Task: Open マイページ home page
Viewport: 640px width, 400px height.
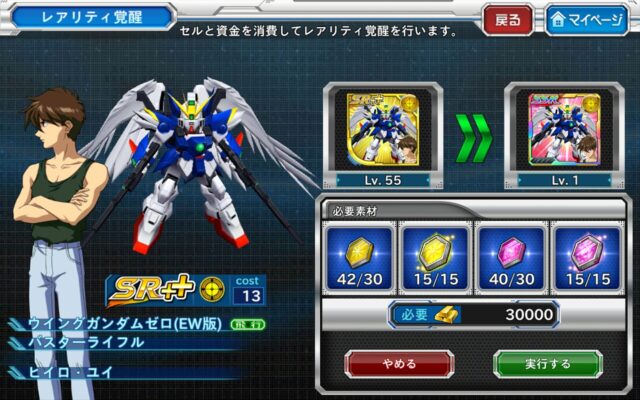Action: [585, 20]
